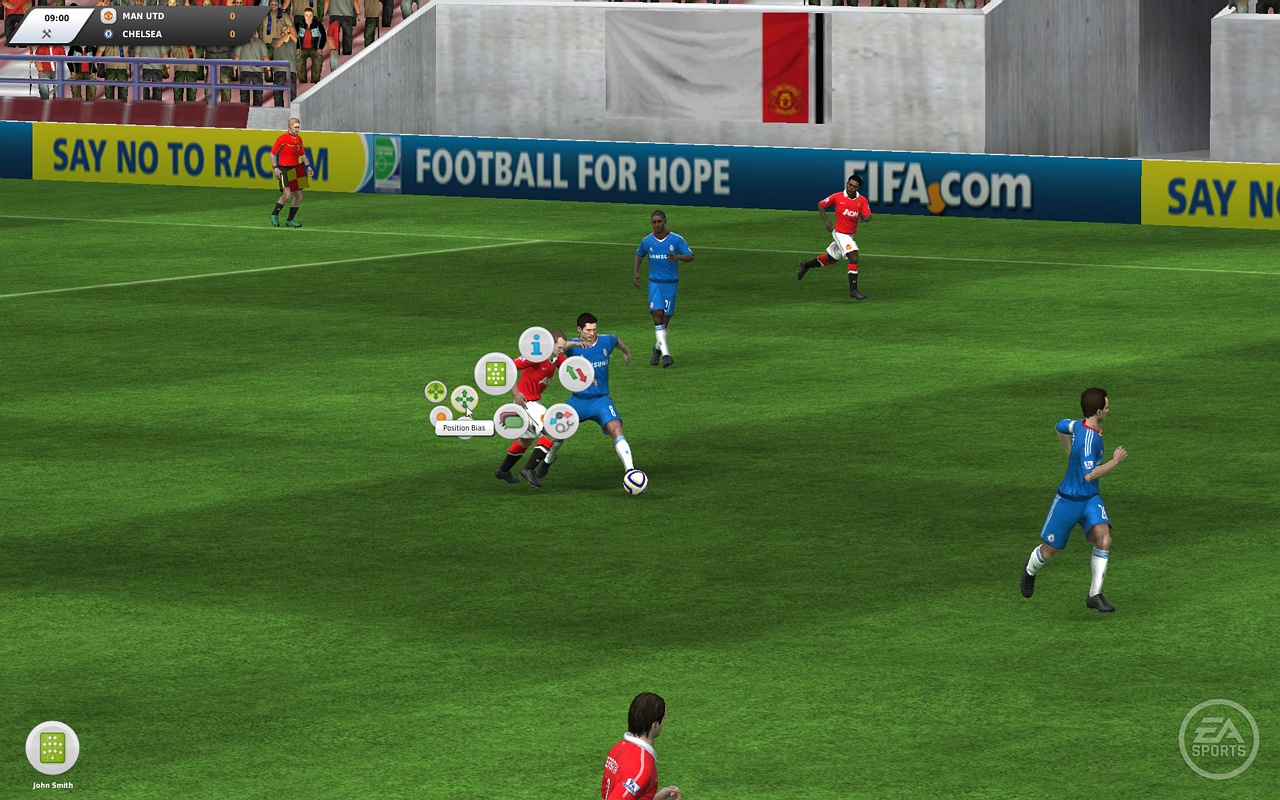Open the player info icon in radial menu
Viewport: 1280px width, 800px height.
tap(535, 346)
